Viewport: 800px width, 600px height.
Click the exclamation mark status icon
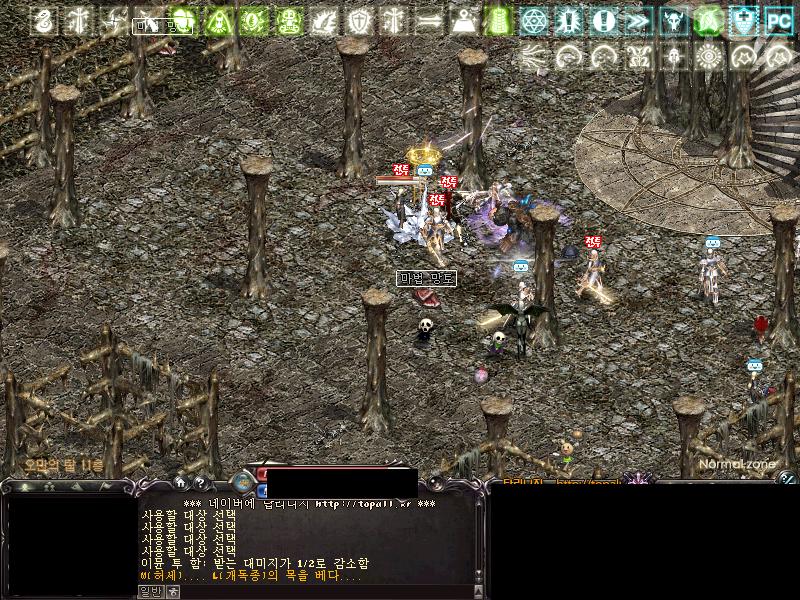[x=603, y=20]
